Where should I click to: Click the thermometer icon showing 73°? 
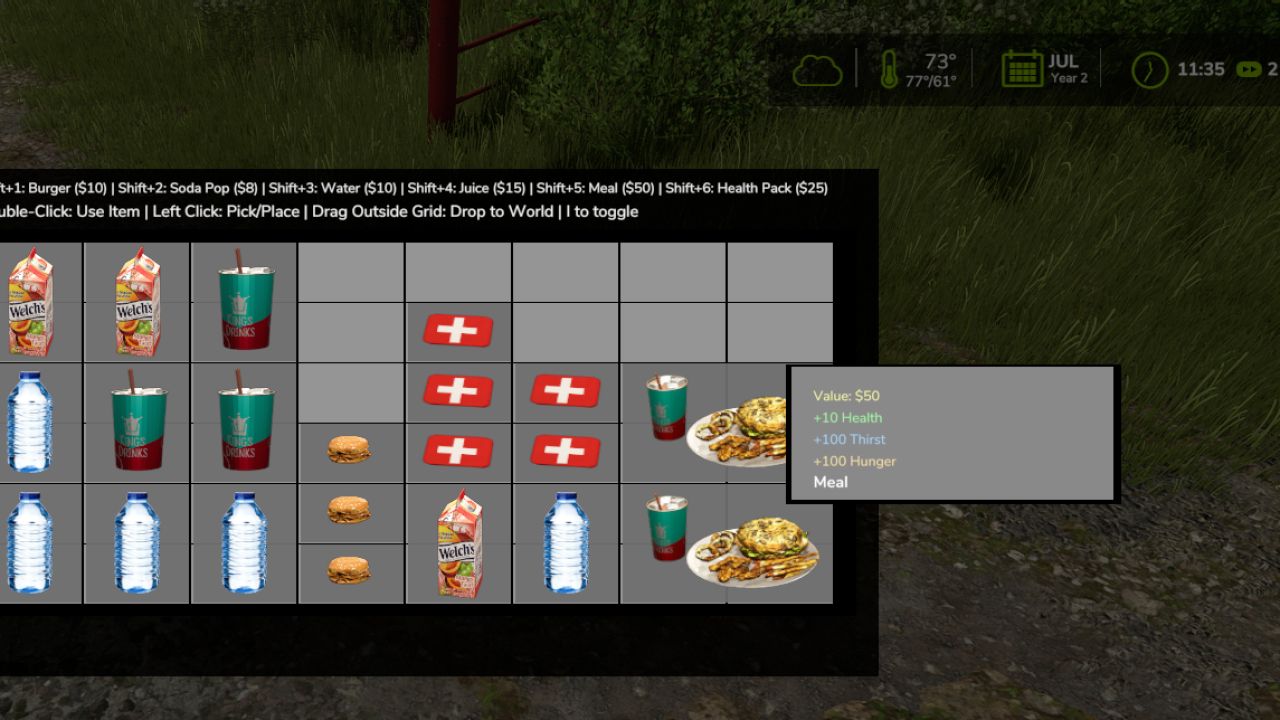click(890, 69)
